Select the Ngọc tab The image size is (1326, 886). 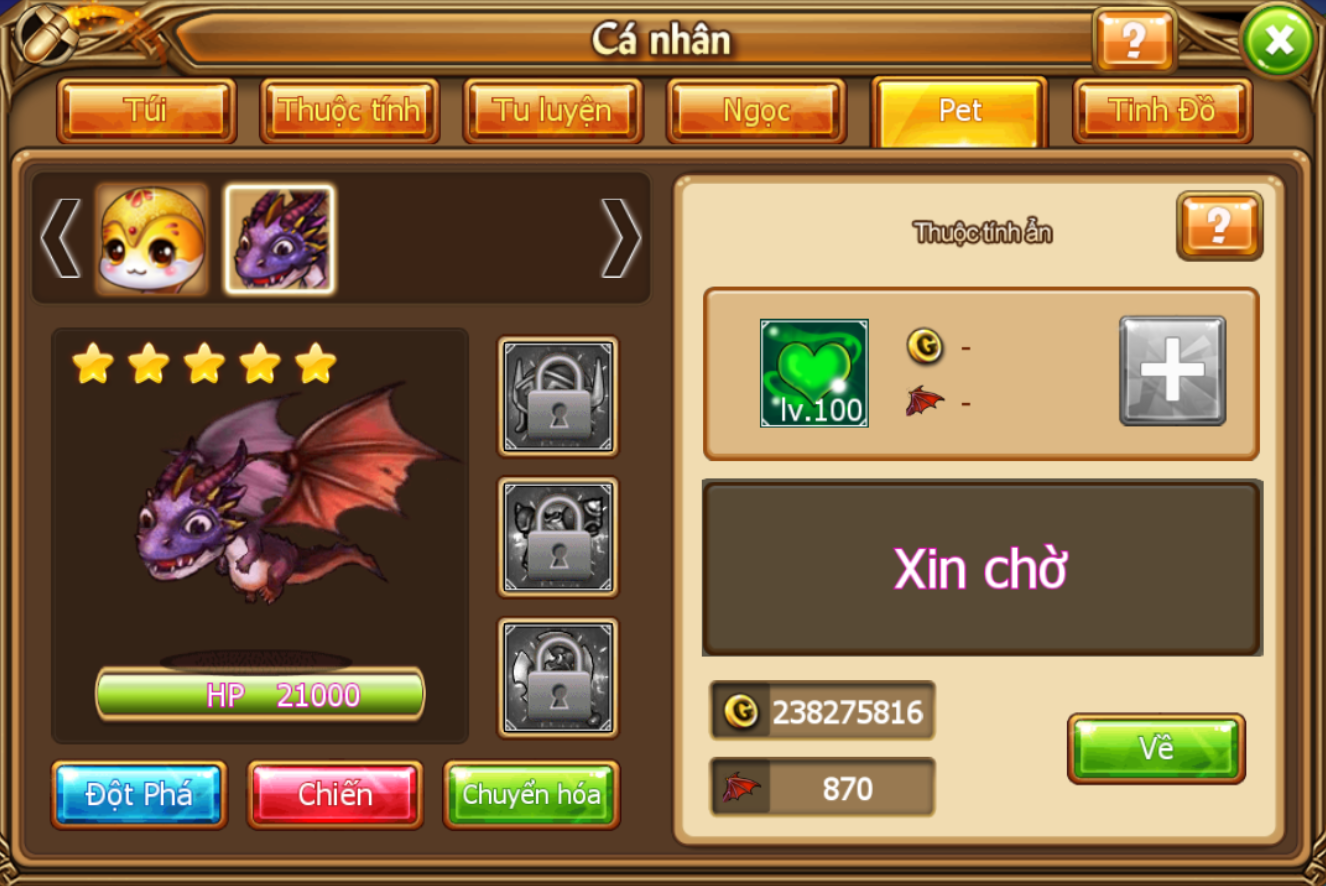pyautogui.click(x=756, y=110)
